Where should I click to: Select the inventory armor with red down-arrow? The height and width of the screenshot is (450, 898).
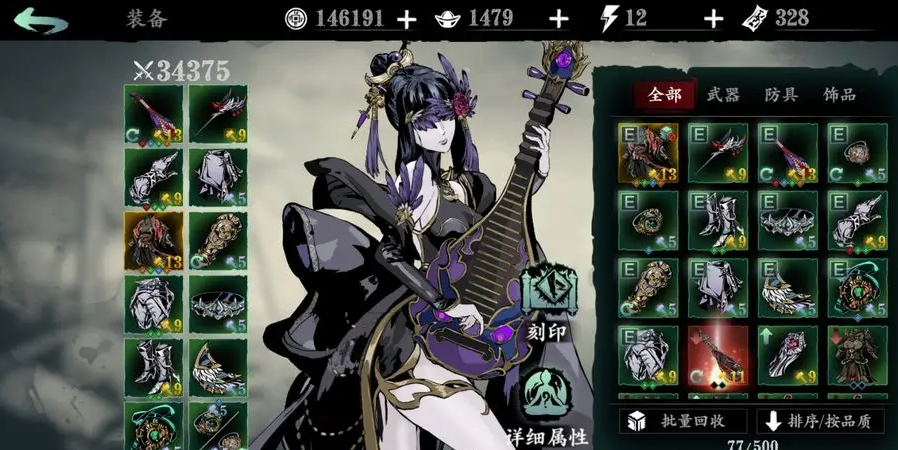tap(857, 355)
